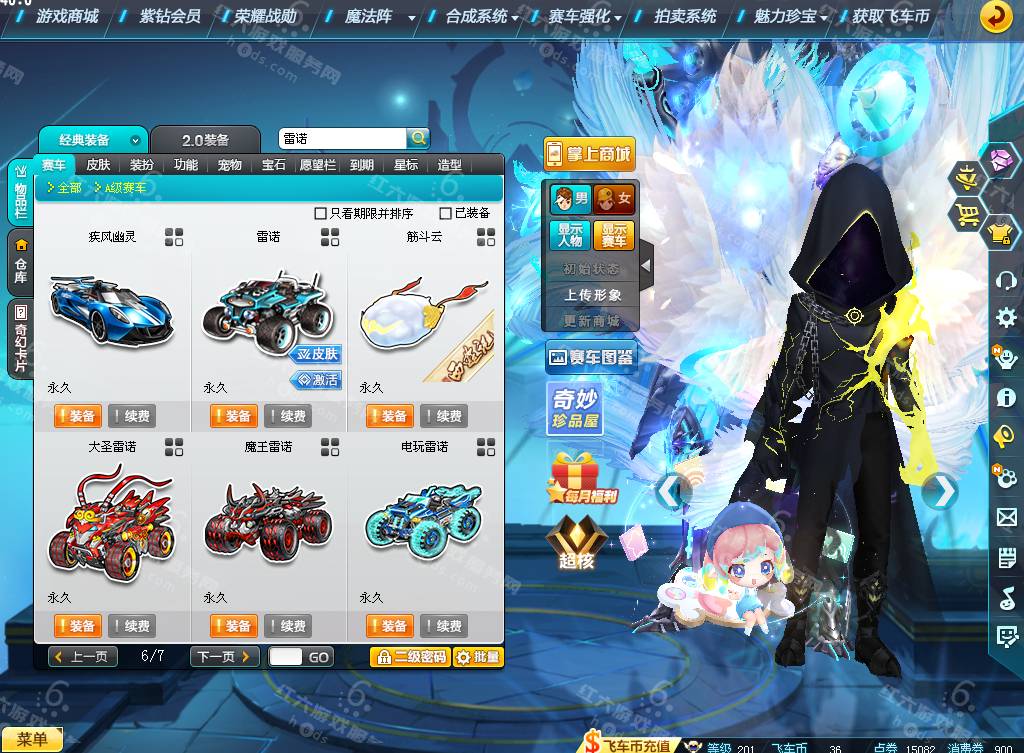This screenshot has width=1024, height=753.
Task: Open the 掌上商城 mobile shop
Action: 590,154
